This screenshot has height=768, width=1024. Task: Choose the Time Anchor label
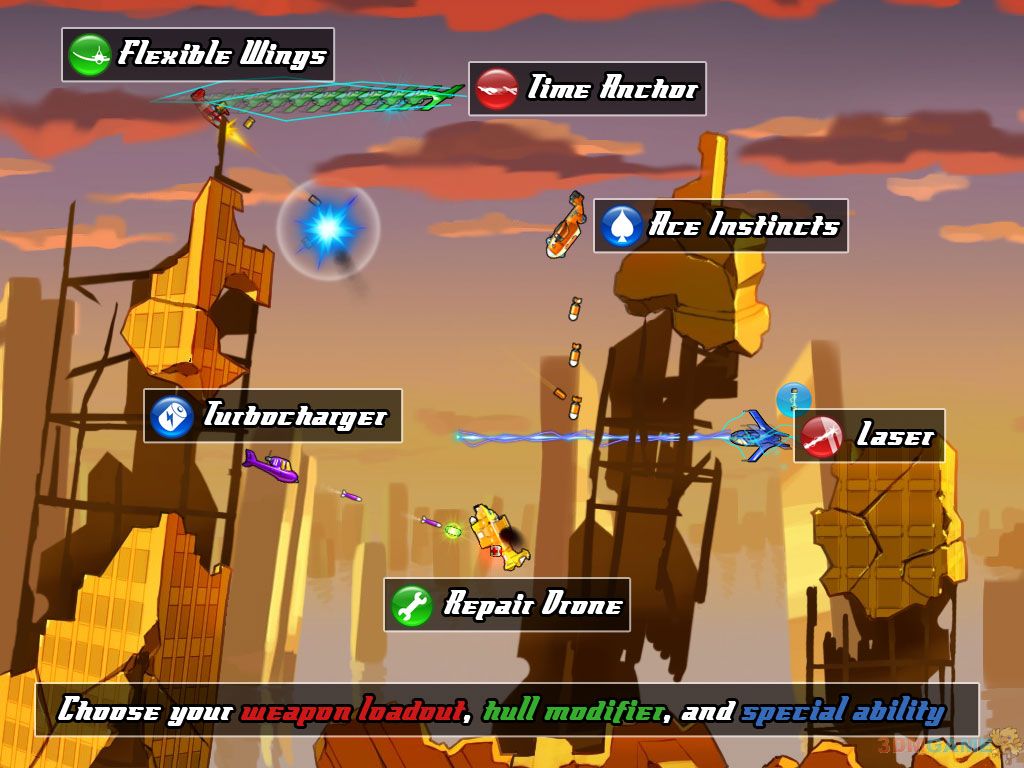[x=611, y=89]
